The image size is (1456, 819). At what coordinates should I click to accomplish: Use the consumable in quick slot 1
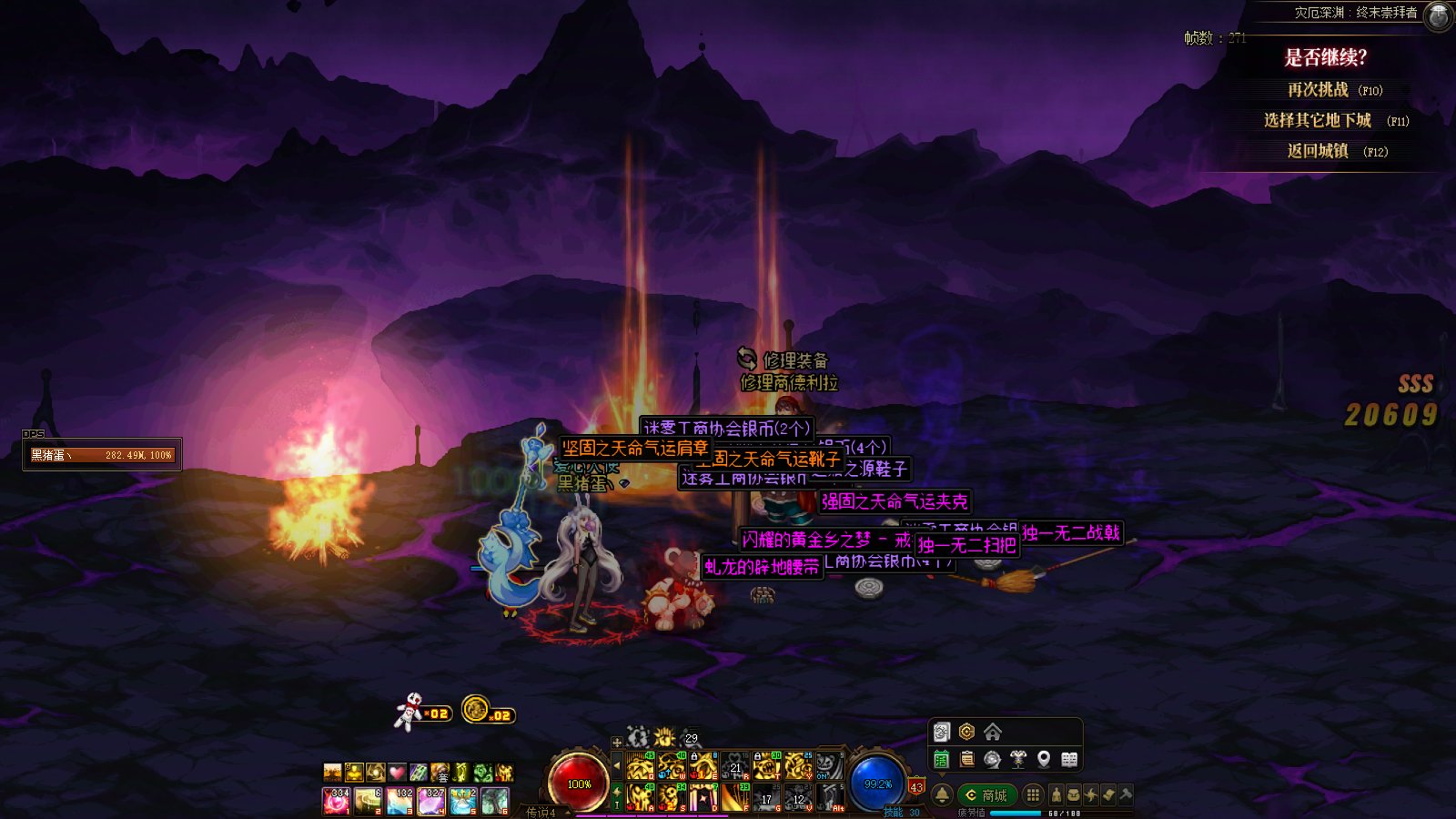[x=336, y=801]
